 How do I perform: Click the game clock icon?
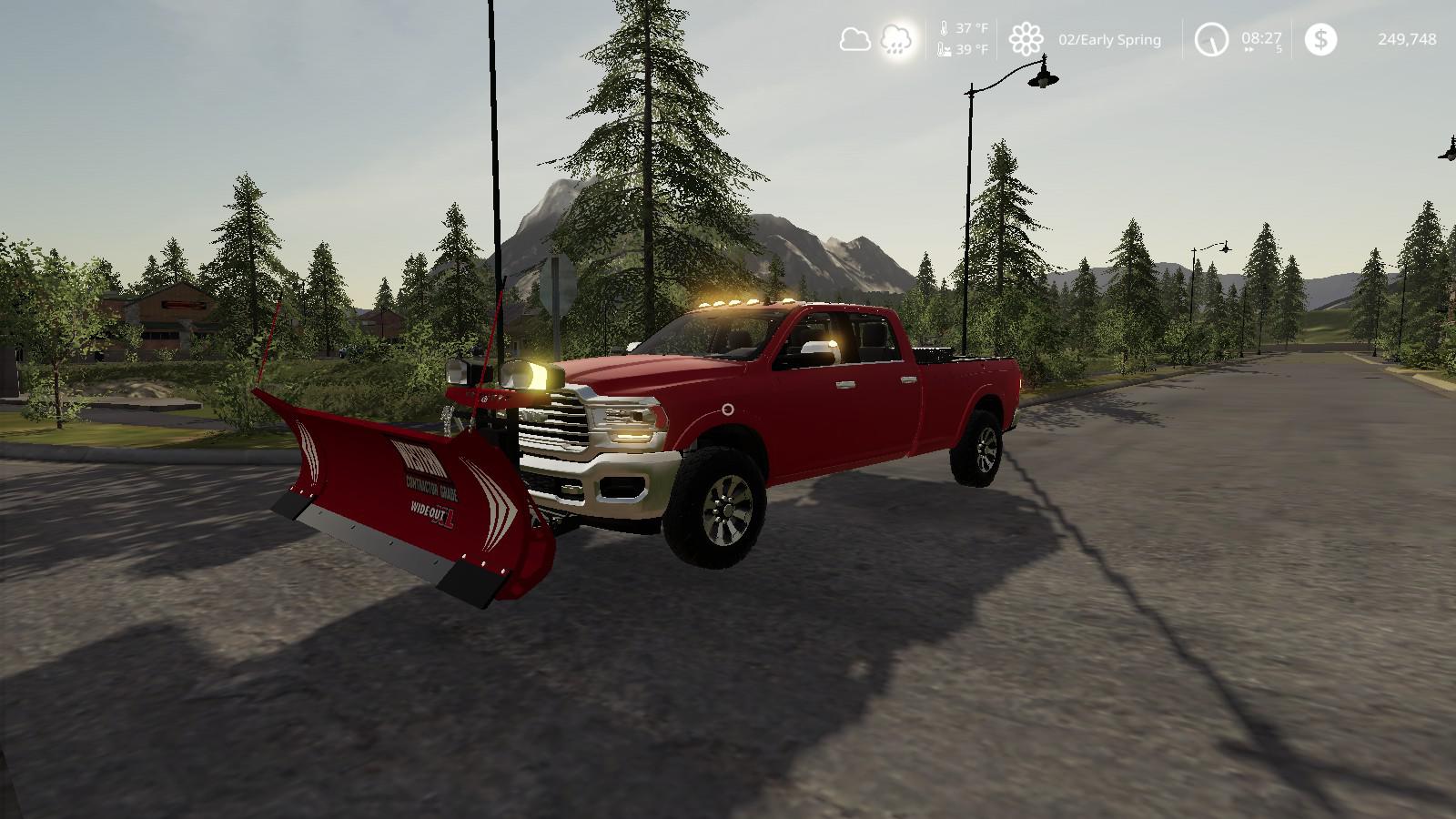(x=1211, y=39)
